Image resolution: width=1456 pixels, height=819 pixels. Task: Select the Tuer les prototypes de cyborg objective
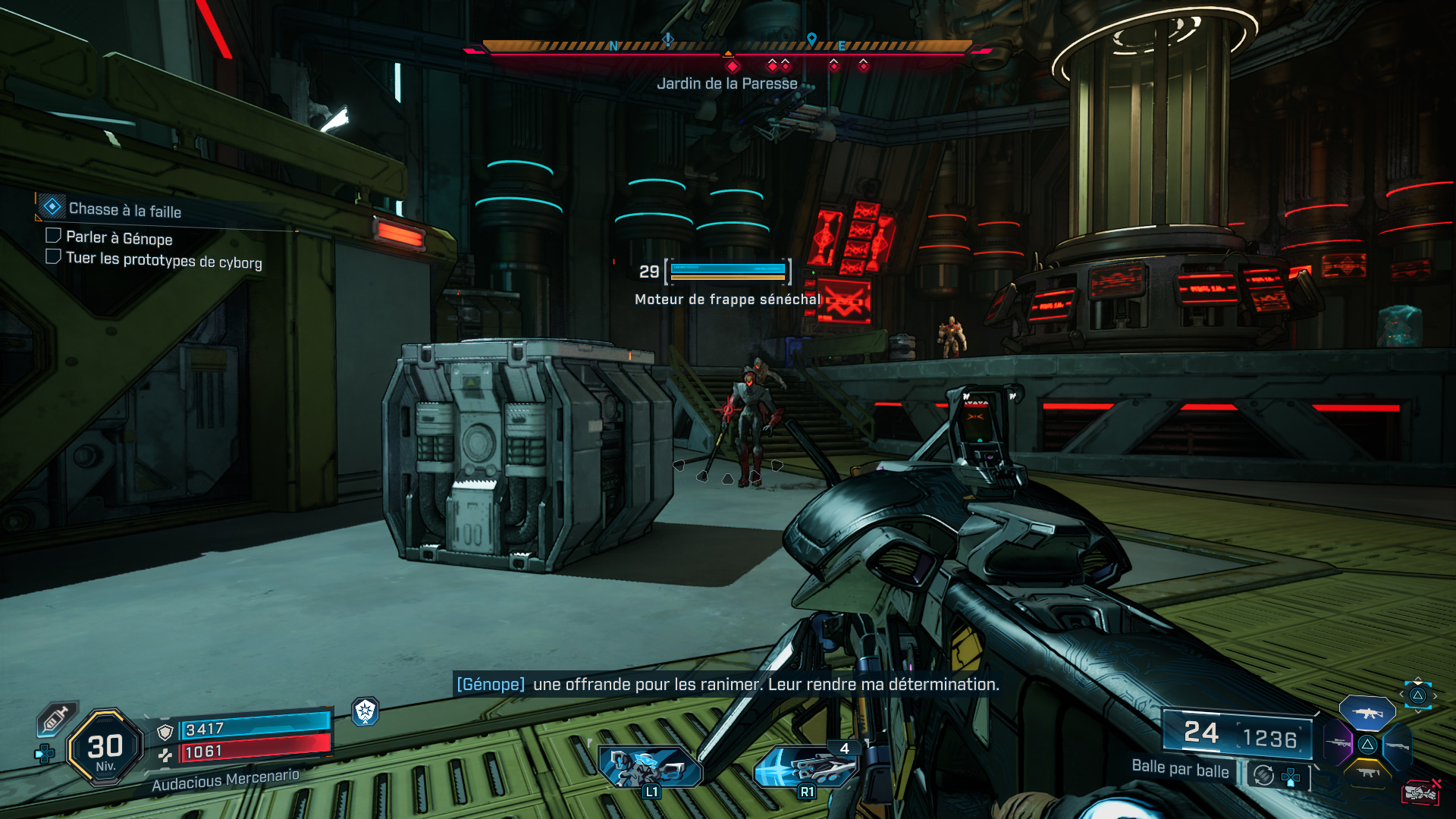click(x=164, y=260)
